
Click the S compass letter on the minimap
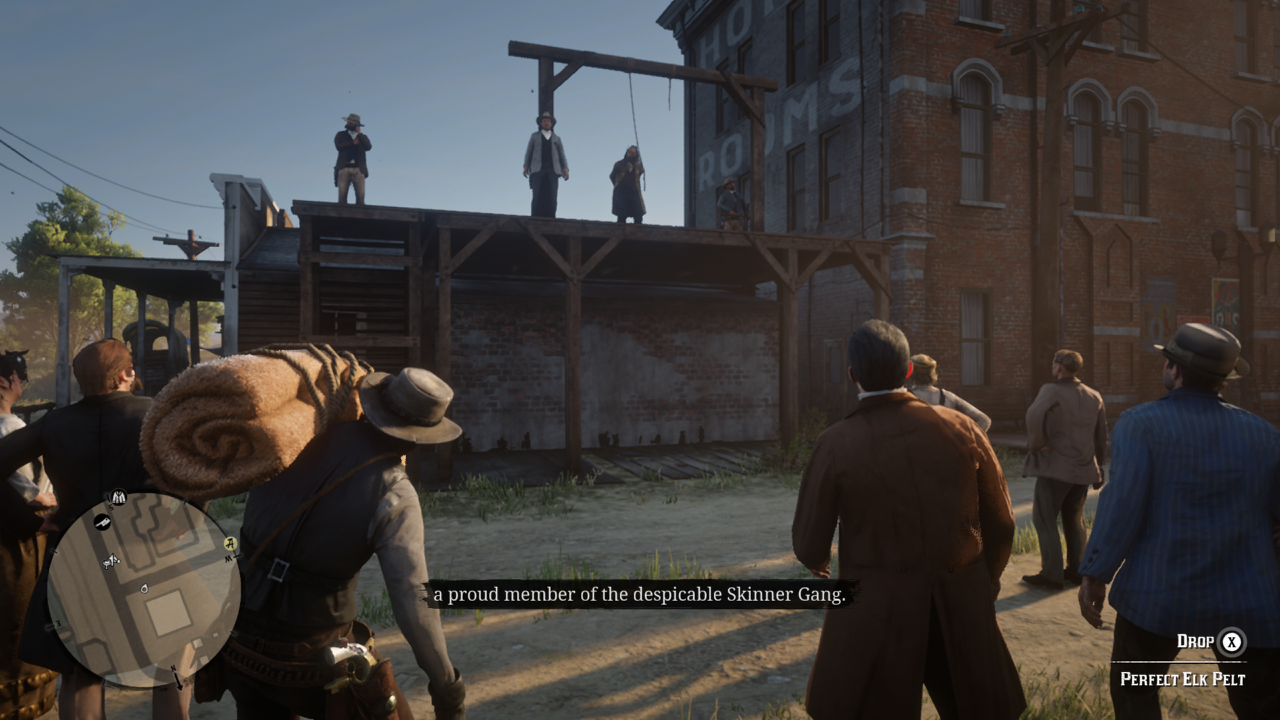pyautogui.click(x=110, y=507)
